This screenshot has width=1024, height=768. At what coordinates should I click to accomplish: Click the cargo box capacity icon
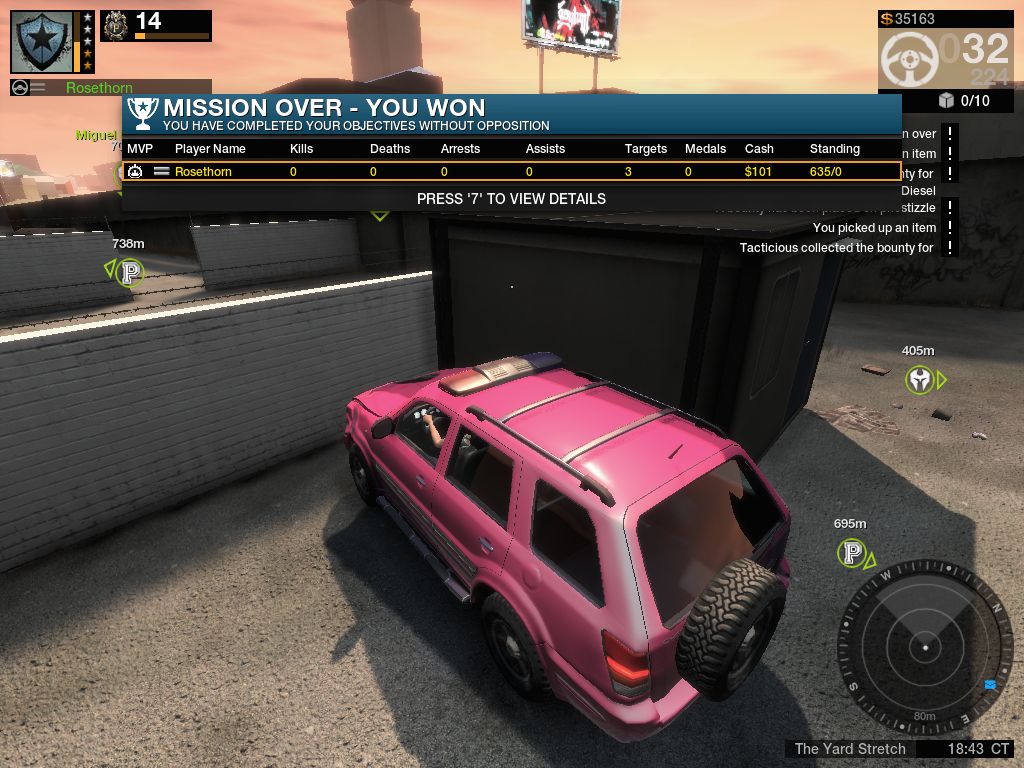[x=946, y=100]
